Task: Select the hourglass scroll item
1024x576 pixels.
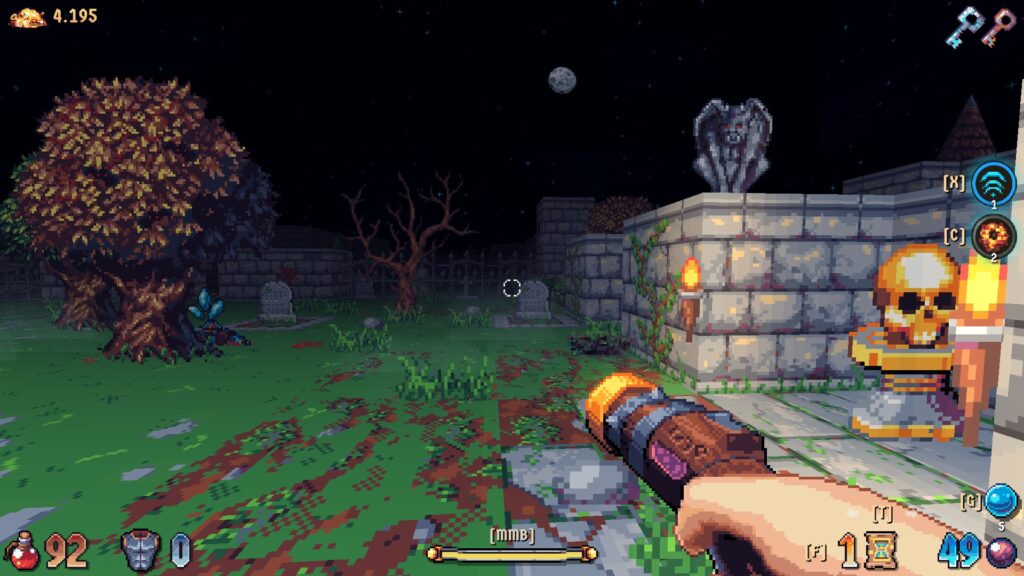Action: pos(881,550)
